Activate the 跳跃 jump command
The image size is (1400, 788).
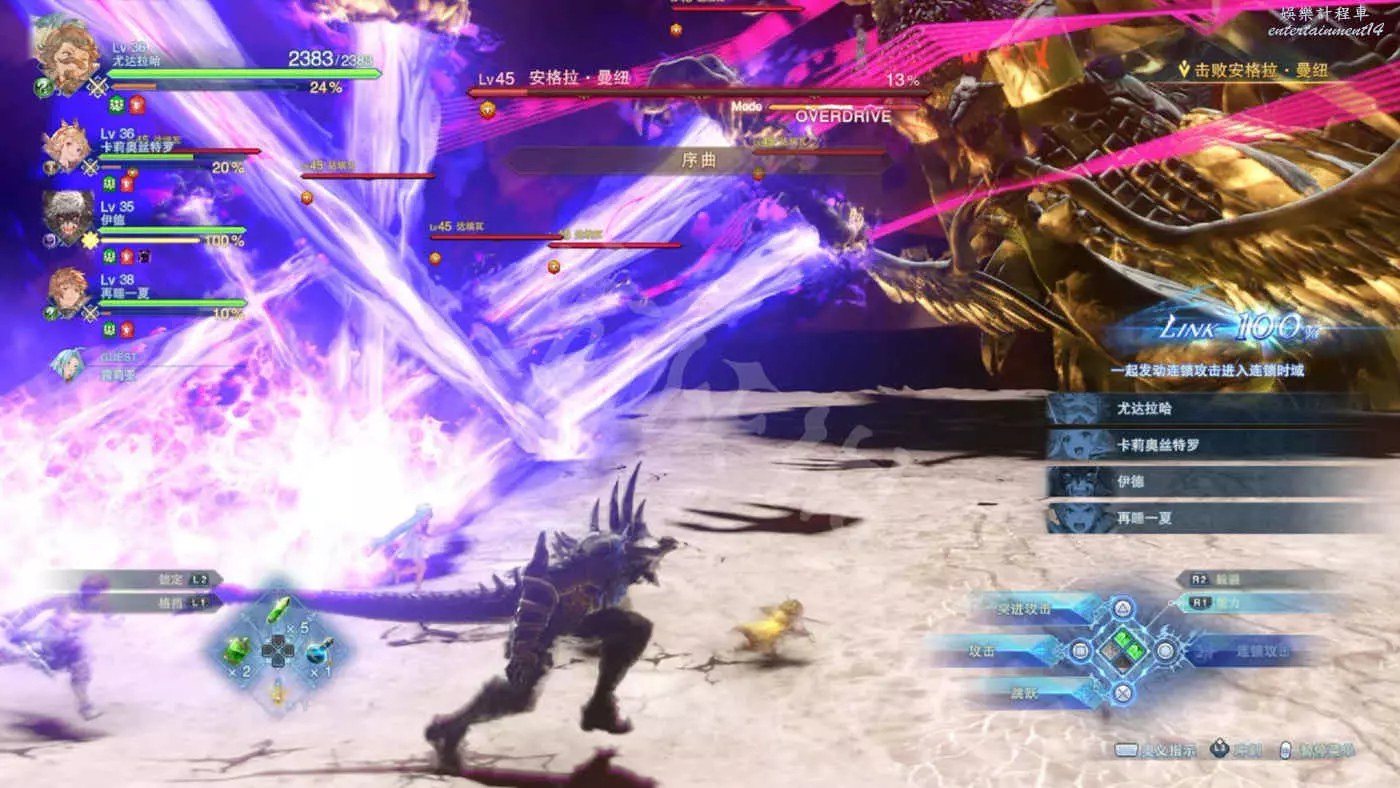point(1030,691)
